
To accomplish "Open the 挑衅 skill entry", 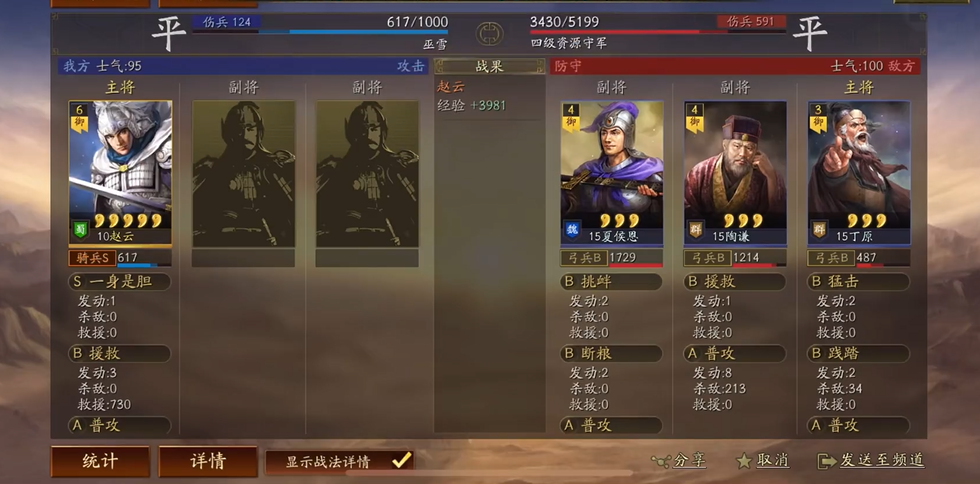I will [611, 282].
